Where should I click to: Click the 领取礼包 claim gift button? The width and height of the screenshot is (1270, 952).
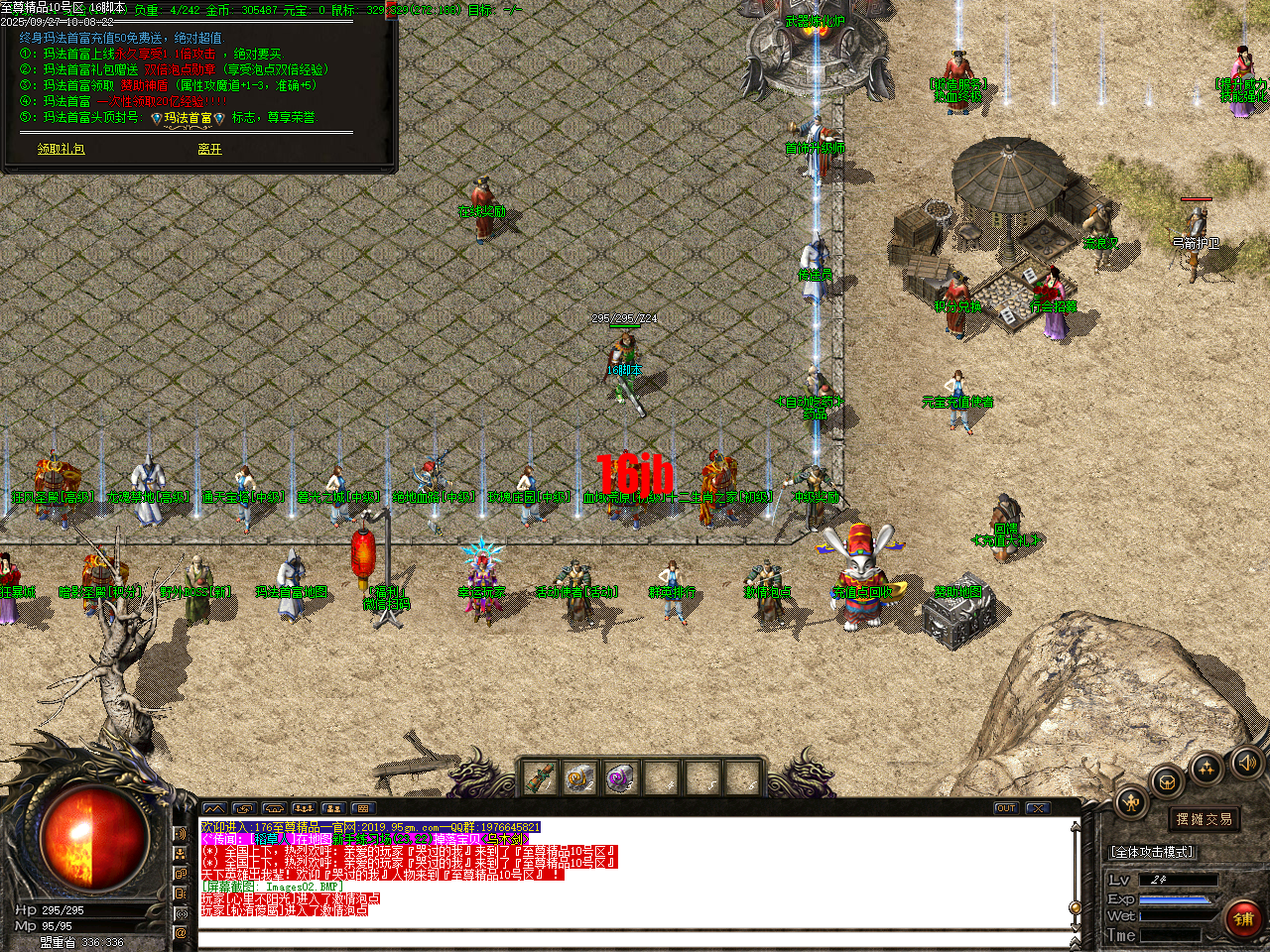coord(61,151)
